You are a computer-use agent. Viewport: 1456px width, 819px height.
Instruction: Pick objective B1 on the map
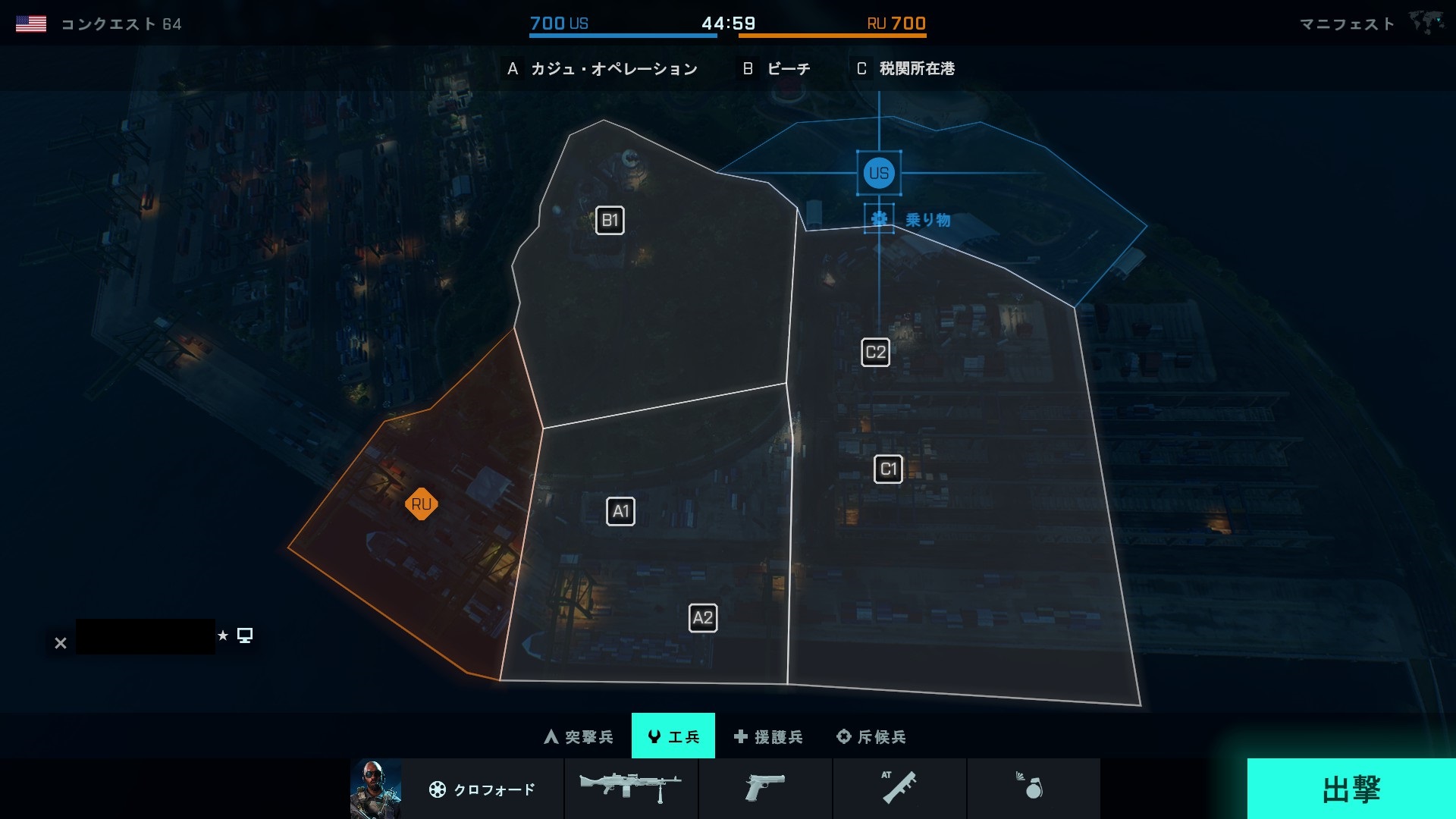pyautogui.click(x=610, y=221)
